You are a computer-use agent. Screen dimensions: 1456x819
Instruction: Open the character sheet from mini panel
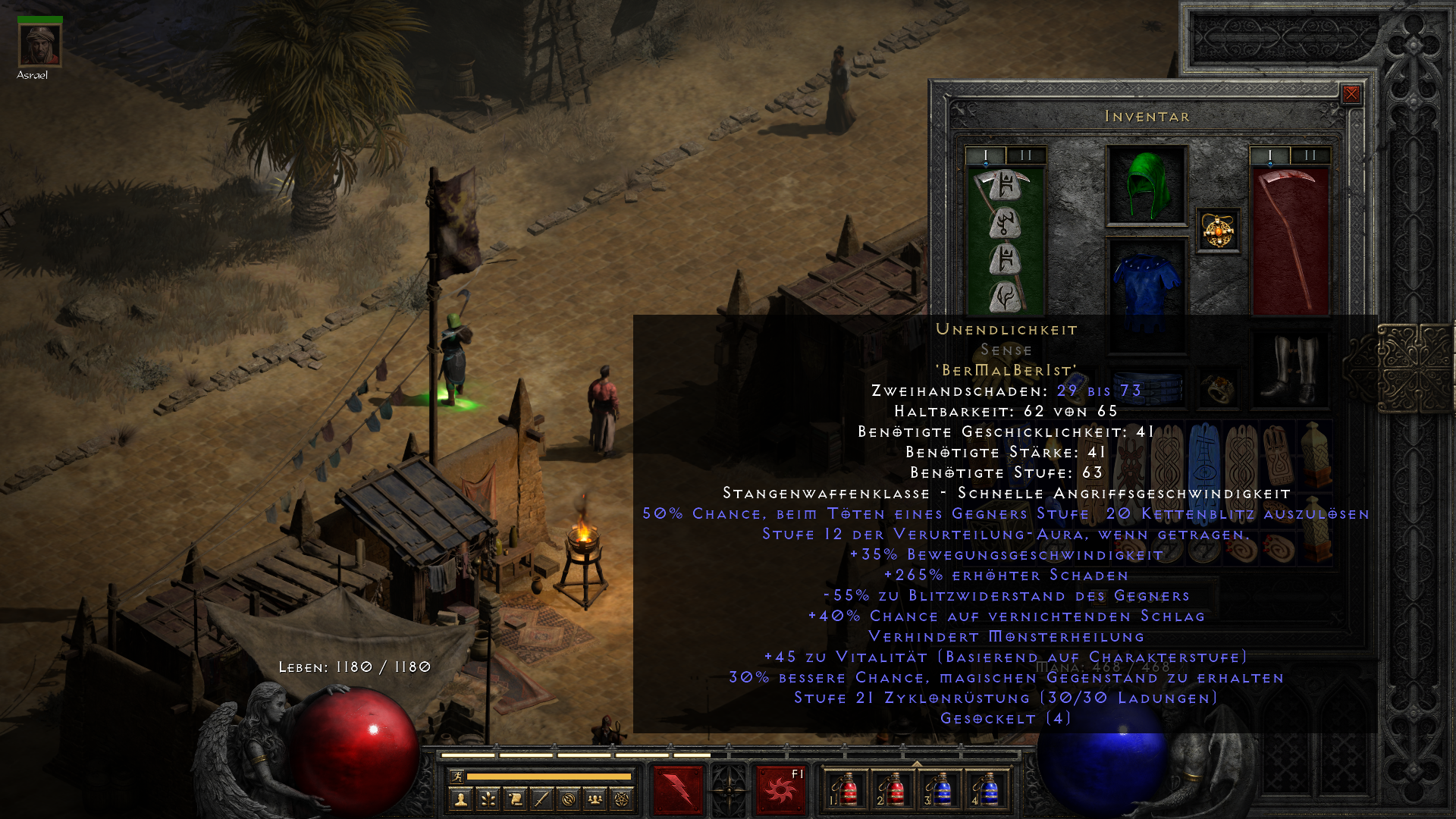pyautogui.click(x=460, y=799)
